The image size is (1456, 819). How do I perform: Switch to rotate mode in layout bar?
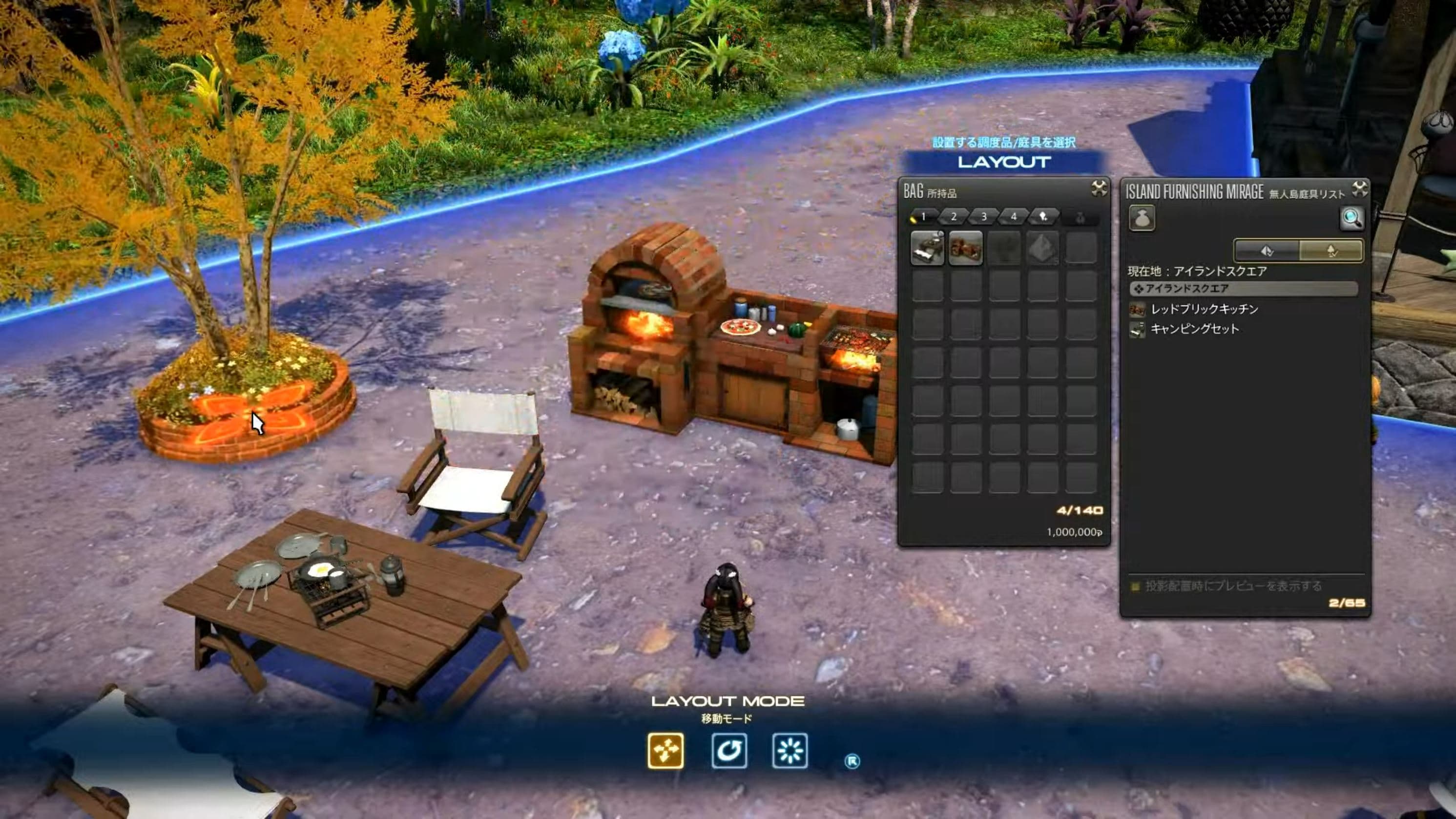tap(728, 751)
